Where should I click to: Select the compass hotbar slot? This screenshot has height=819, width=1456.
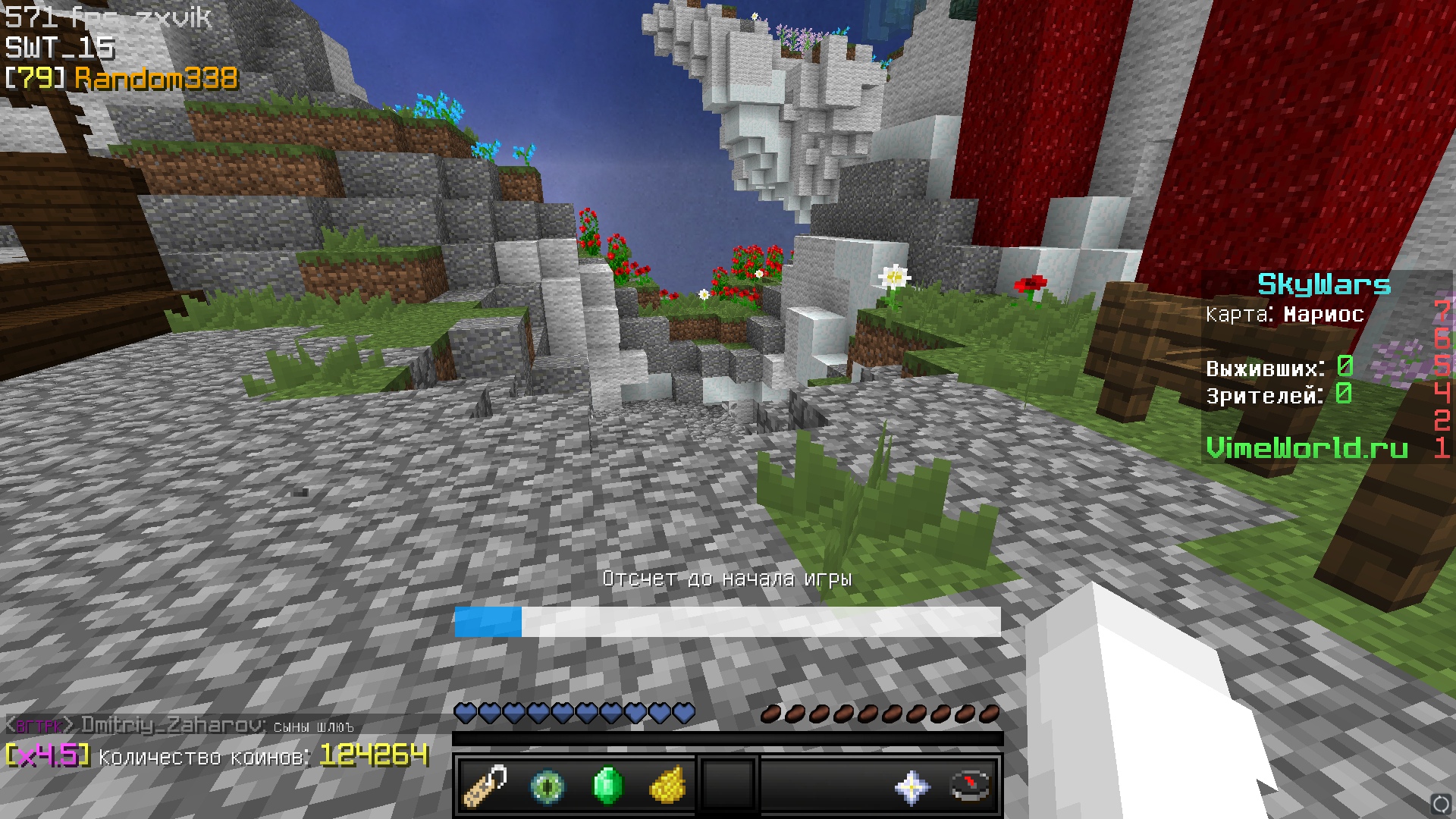point(971,786)
